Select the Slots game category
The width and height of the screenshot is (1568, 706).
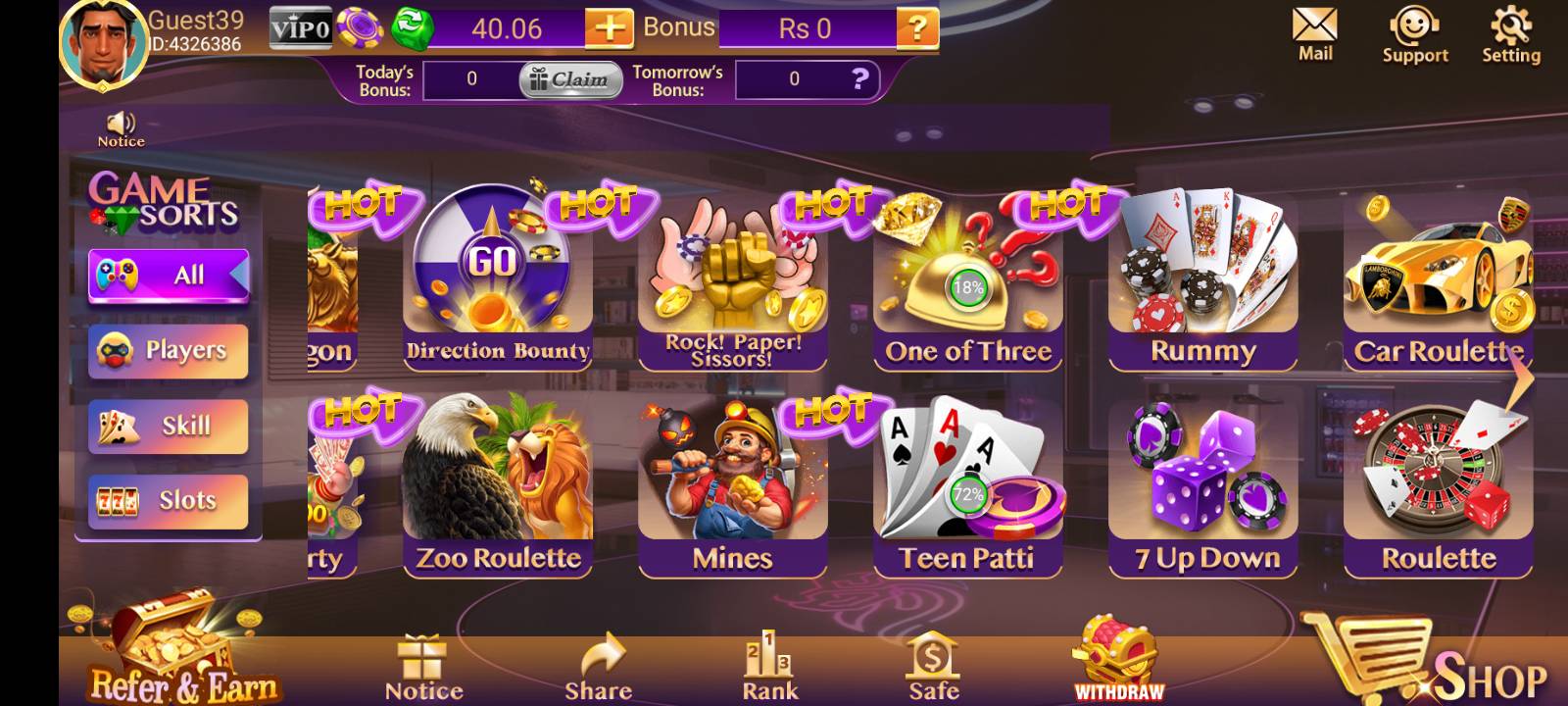168,500
